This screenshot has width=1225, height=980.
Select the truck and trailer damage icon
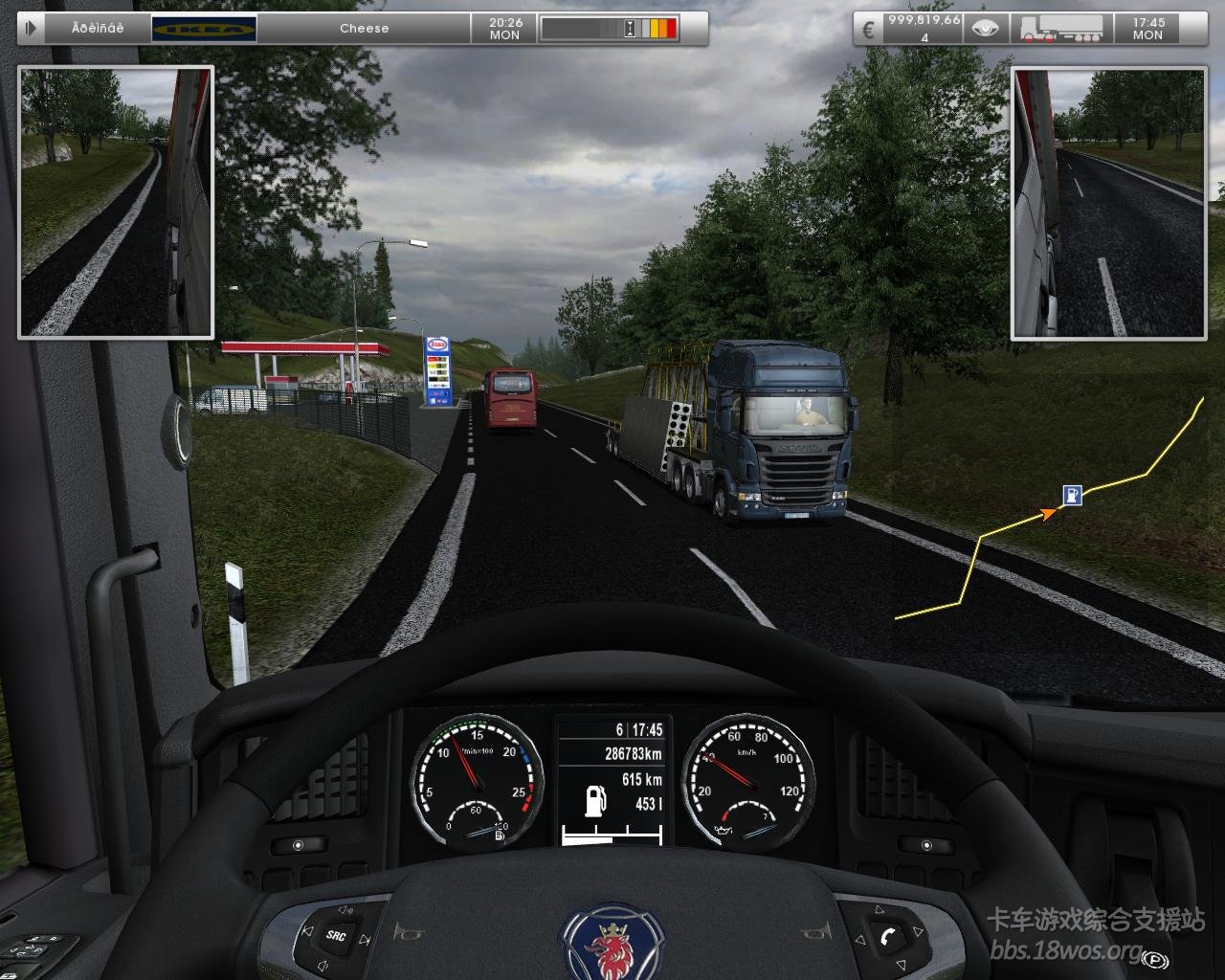[x=1060, y=29]
